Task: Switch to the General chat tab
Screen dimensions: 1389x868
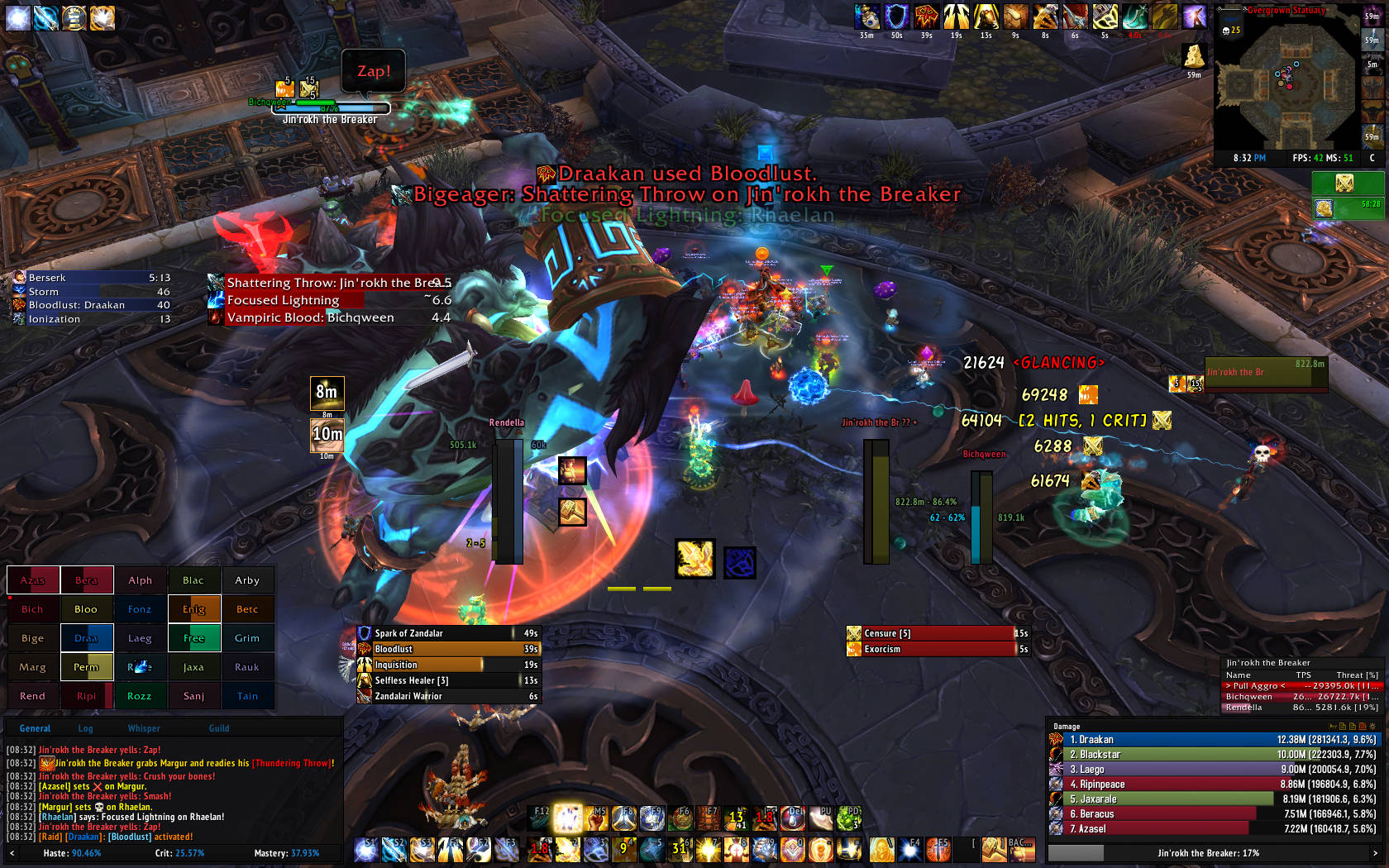Action: 35,728
